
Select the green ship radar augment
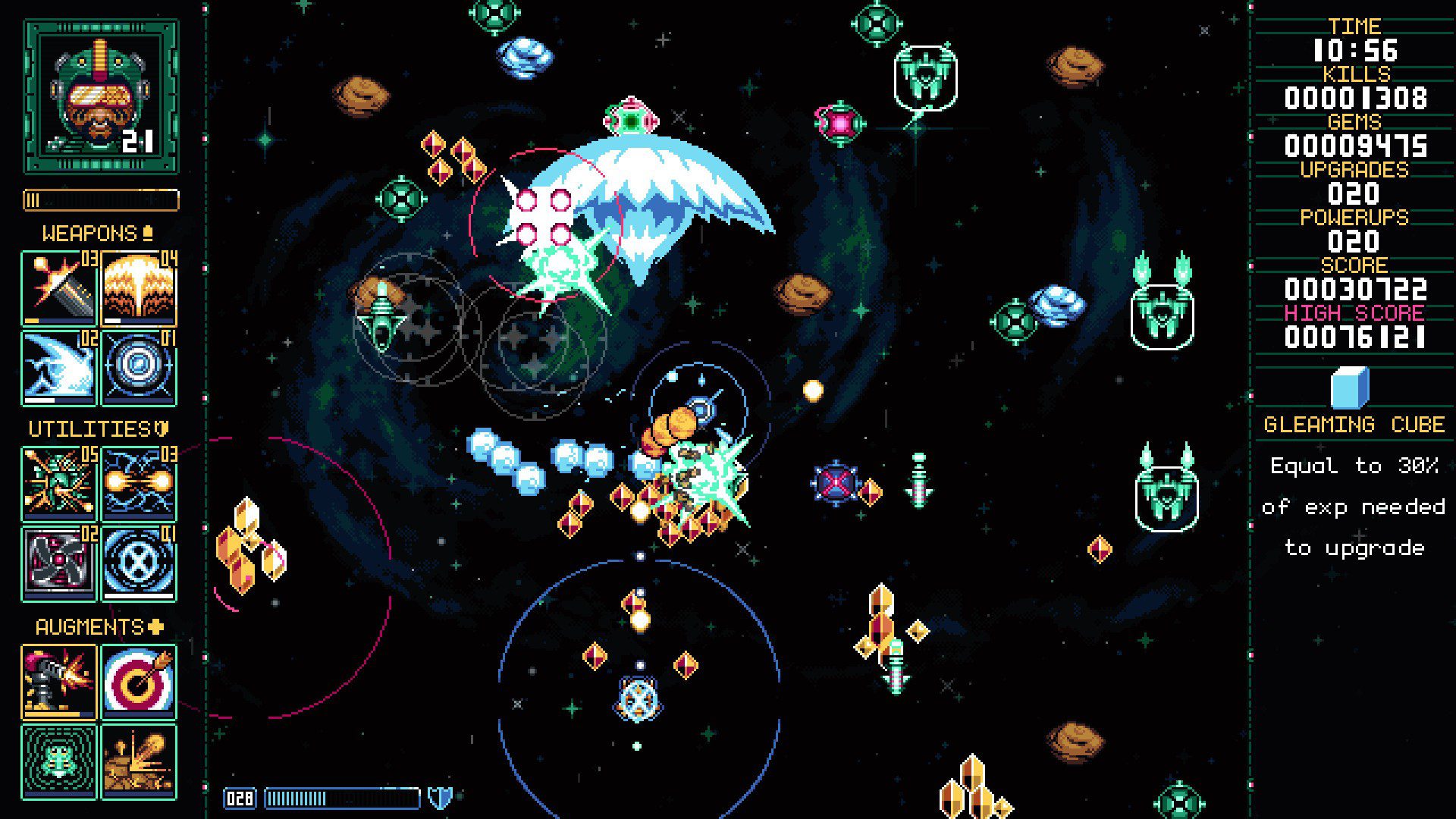tap(59, 761)
